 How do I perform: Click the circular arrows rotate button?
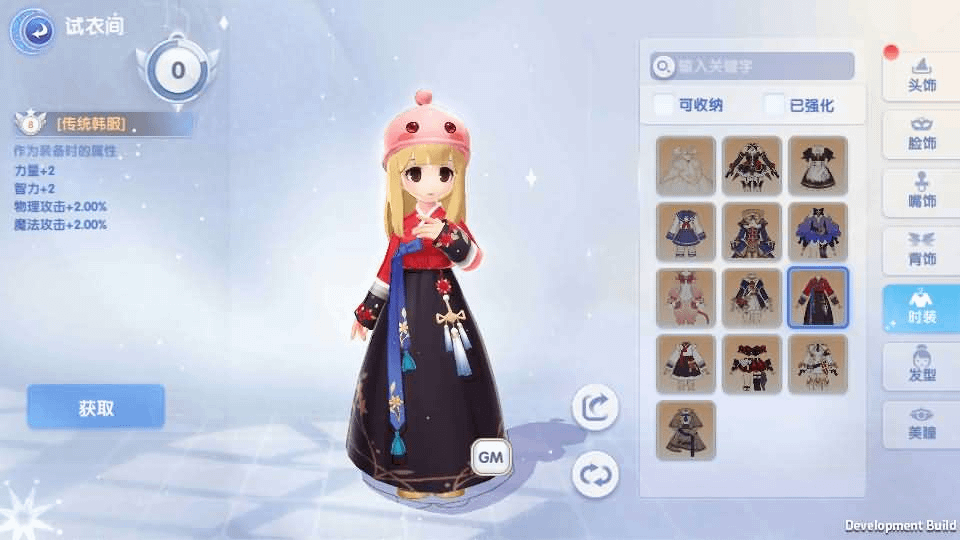click(595, 473)
